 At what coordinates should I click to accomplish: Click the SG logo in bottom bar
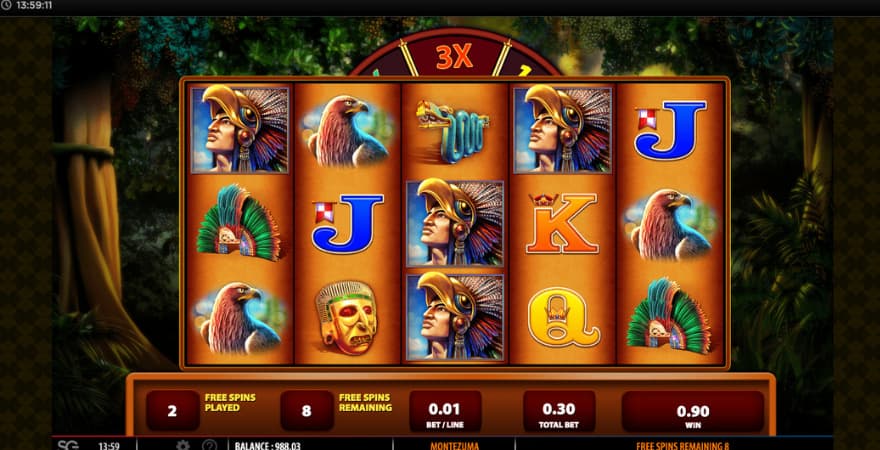[68, 445]
